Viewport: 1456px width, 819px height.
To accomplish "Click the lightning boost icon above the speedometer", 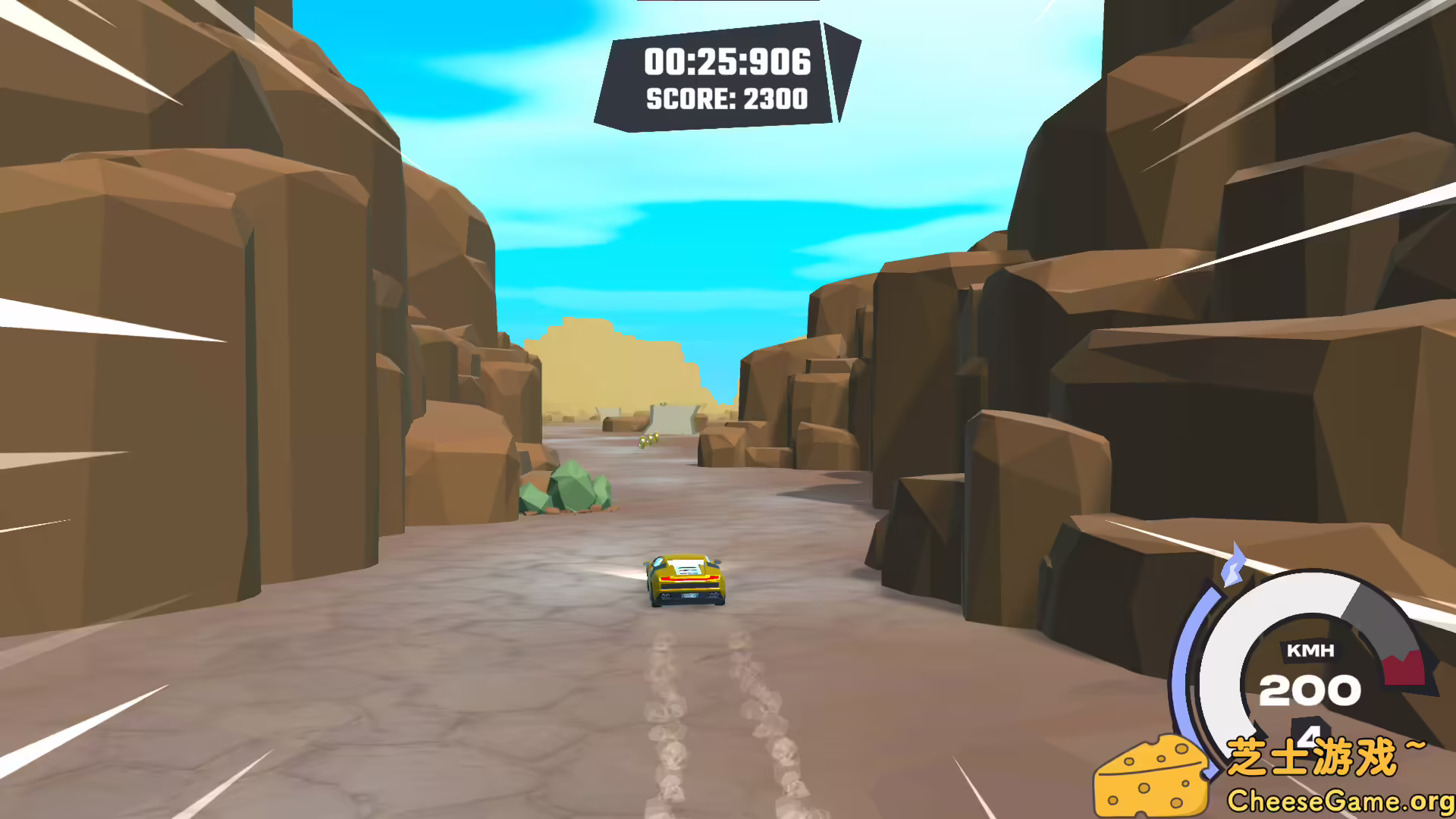I will [x=1234, y=563].
